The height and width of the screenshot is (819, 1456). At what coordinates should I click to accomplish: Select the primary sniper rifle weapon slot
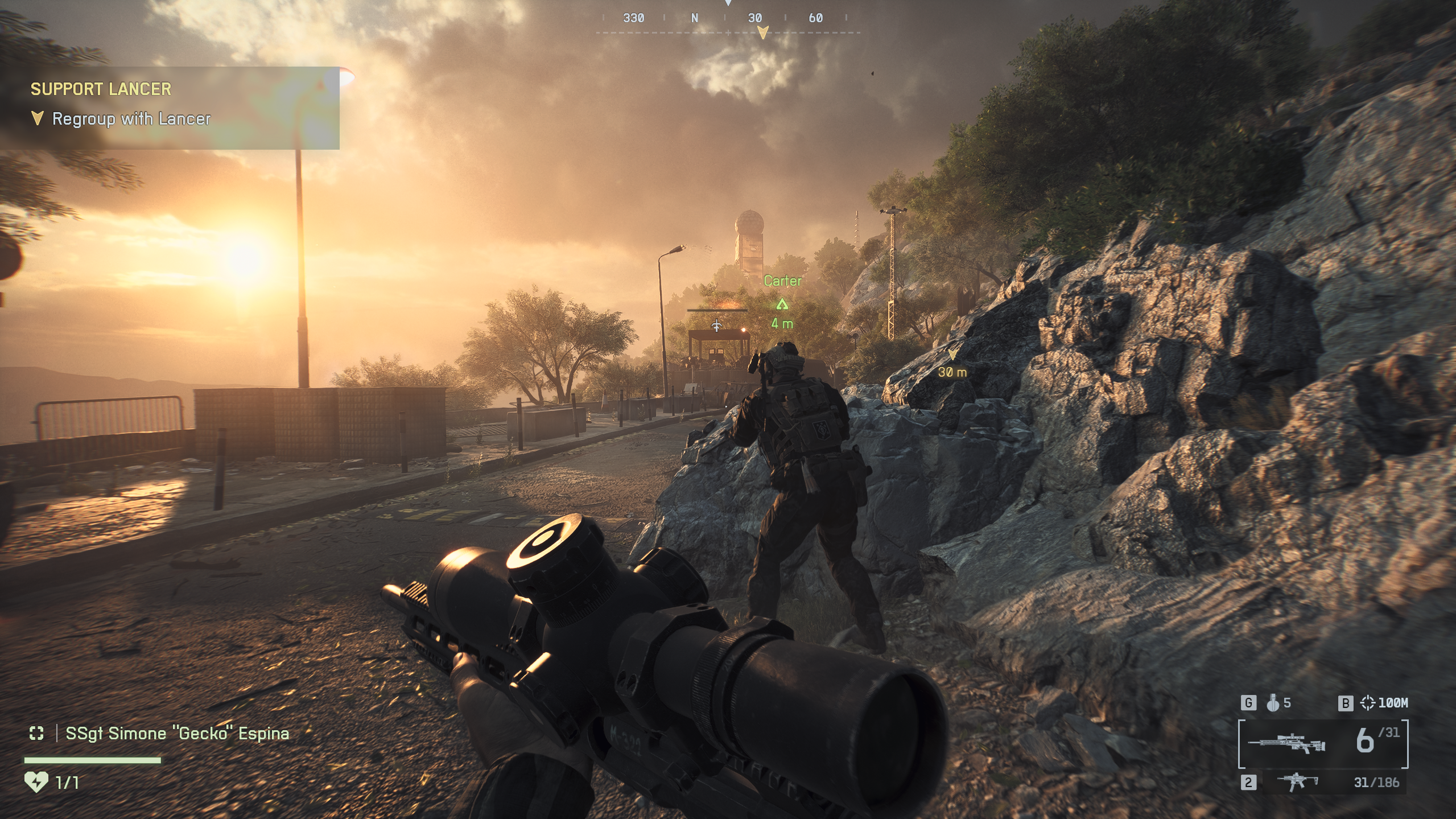[1286, 743]
